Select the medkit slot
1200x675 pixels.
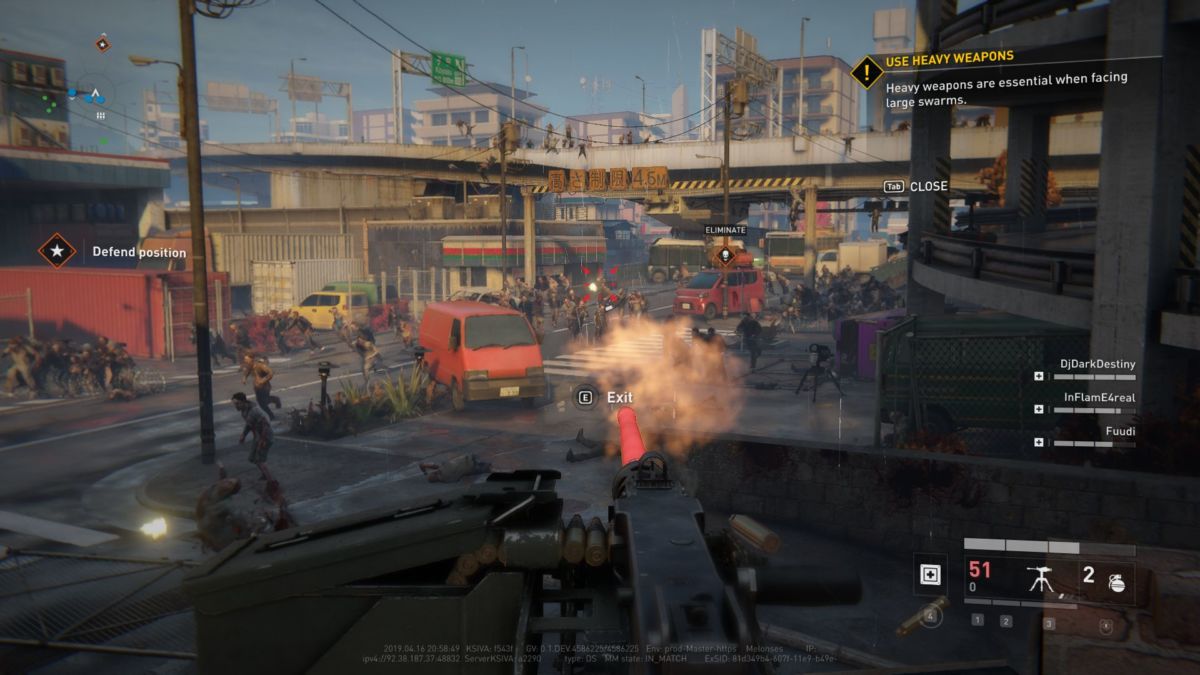click(930, 575)
